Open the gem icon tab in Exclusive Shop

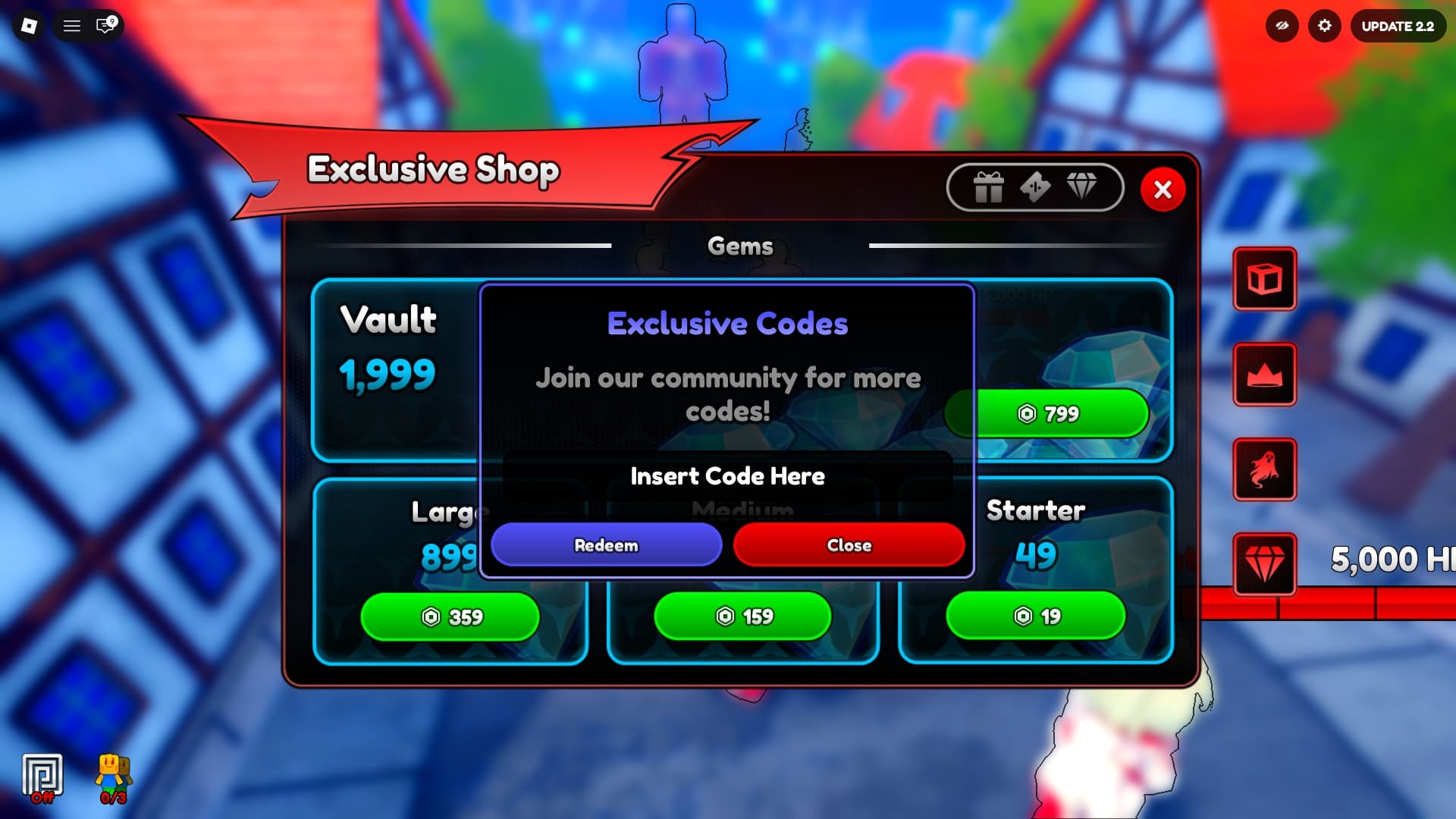tap(1083, 187)
